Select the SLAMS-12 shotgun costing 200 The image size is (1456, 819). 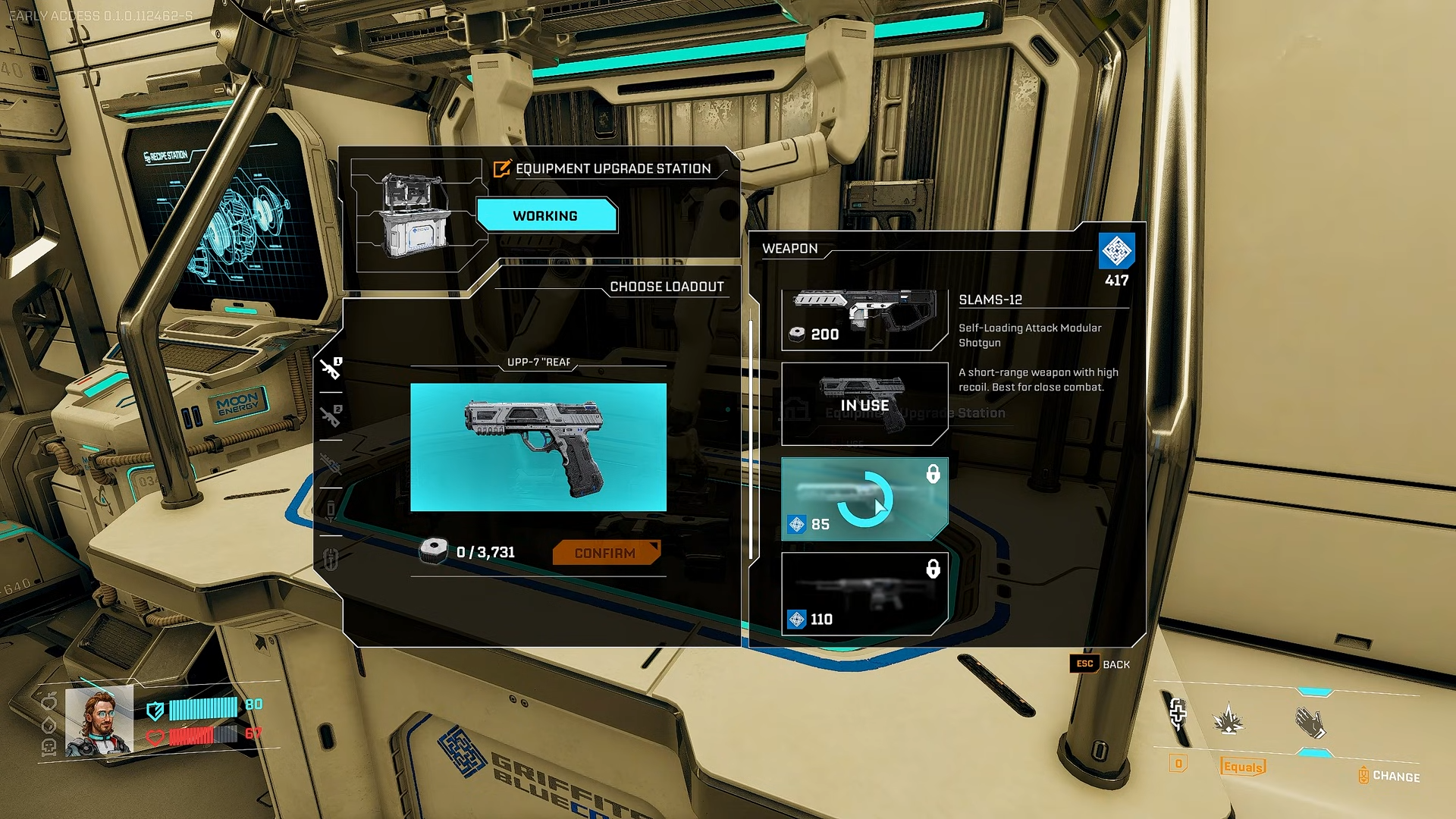click(864, 318)
